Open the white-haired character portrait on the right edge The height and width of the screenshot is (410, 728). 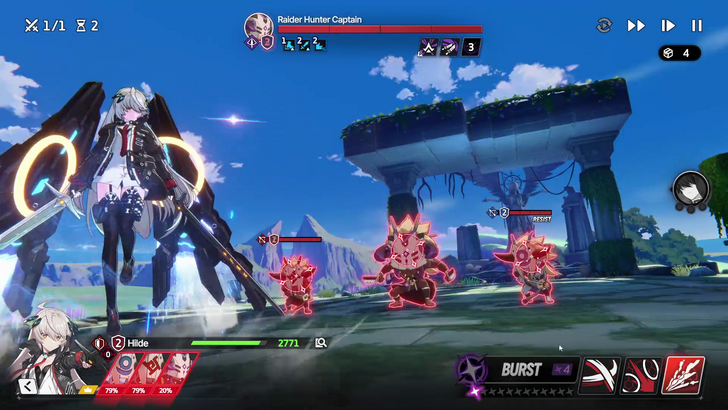[690, 189]
